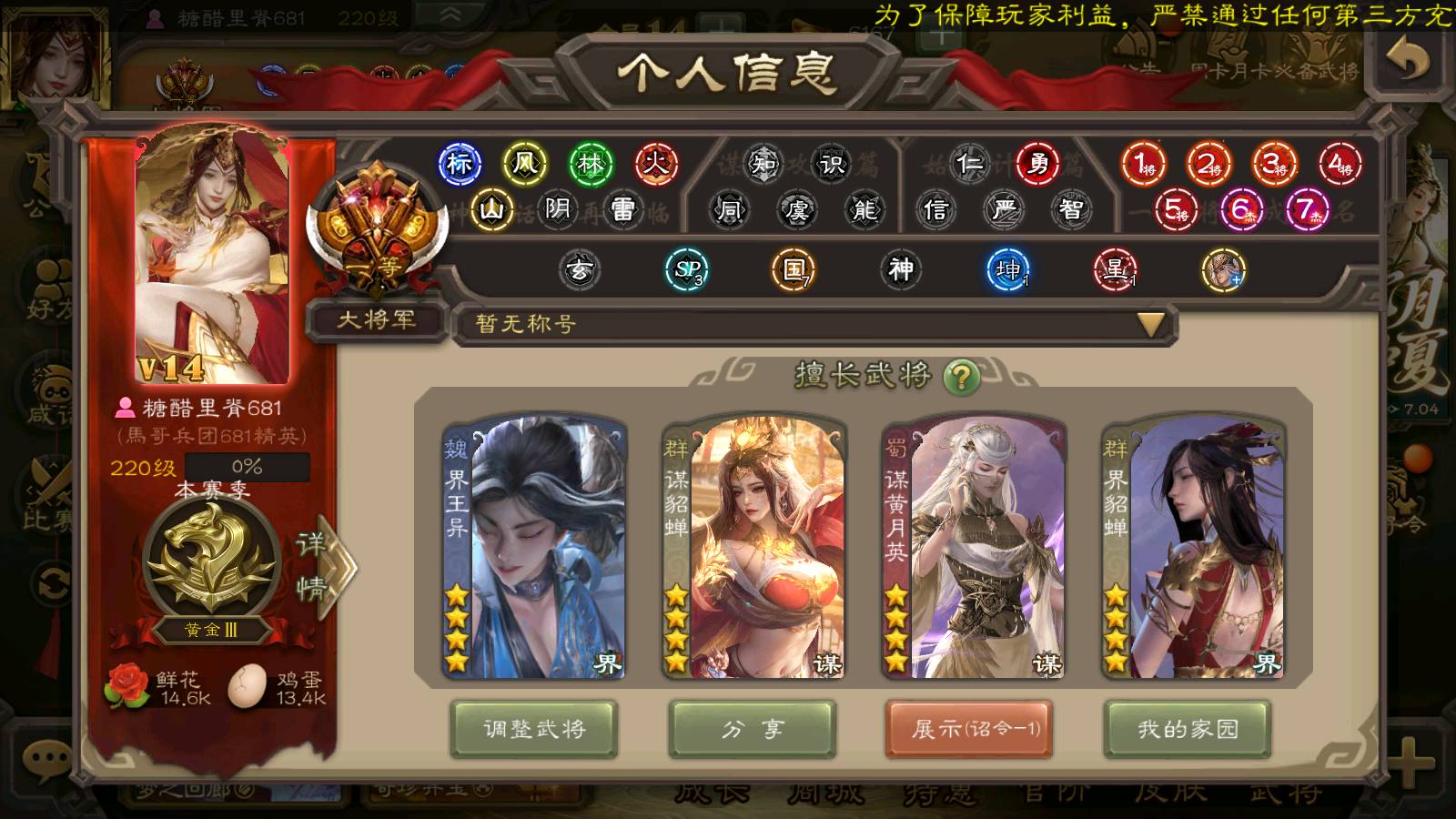1456x819 pixels.
Task: Select the 界貂蝉 general card
Action: coord(1192,549)
